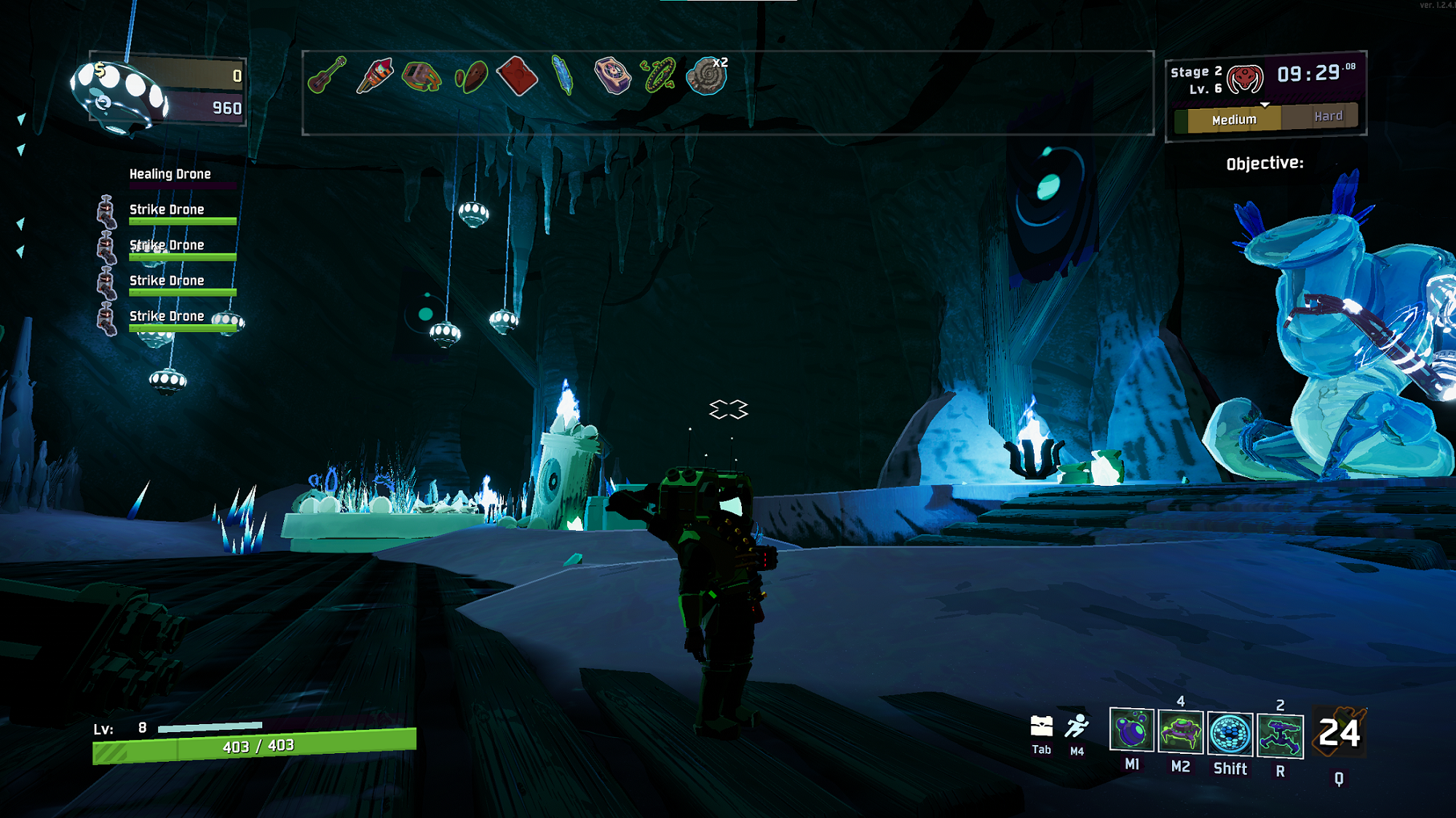Select the green device item with orange tubes
Screen dimensions: 1456x818
point(422,76)
